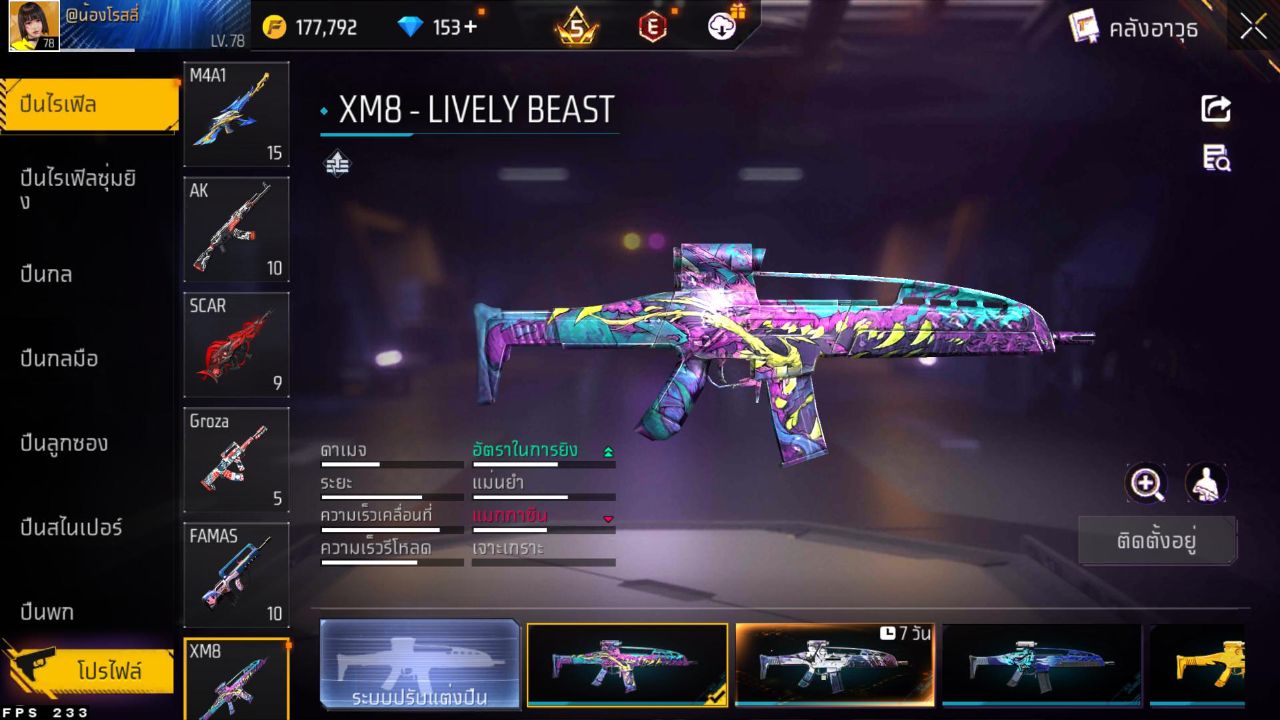Share the XM8 Lively Beast skin
Viewport: 1280px width, 720px height.
(x=1215, y=109)
